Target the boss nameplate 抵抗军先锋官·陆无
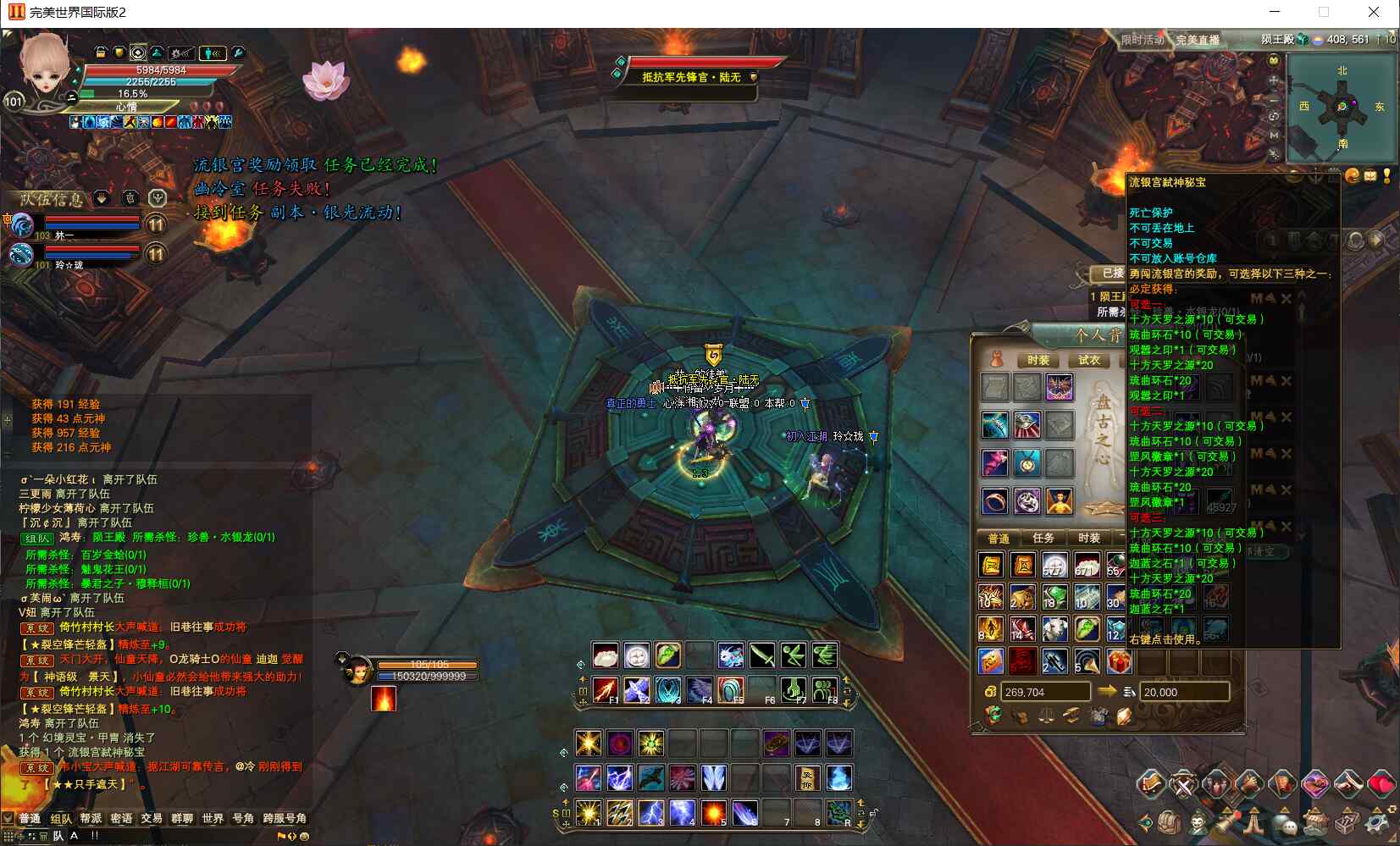The height and width of the screenshot is (846, 1400). pyautogui.click(x=691, y=77)
